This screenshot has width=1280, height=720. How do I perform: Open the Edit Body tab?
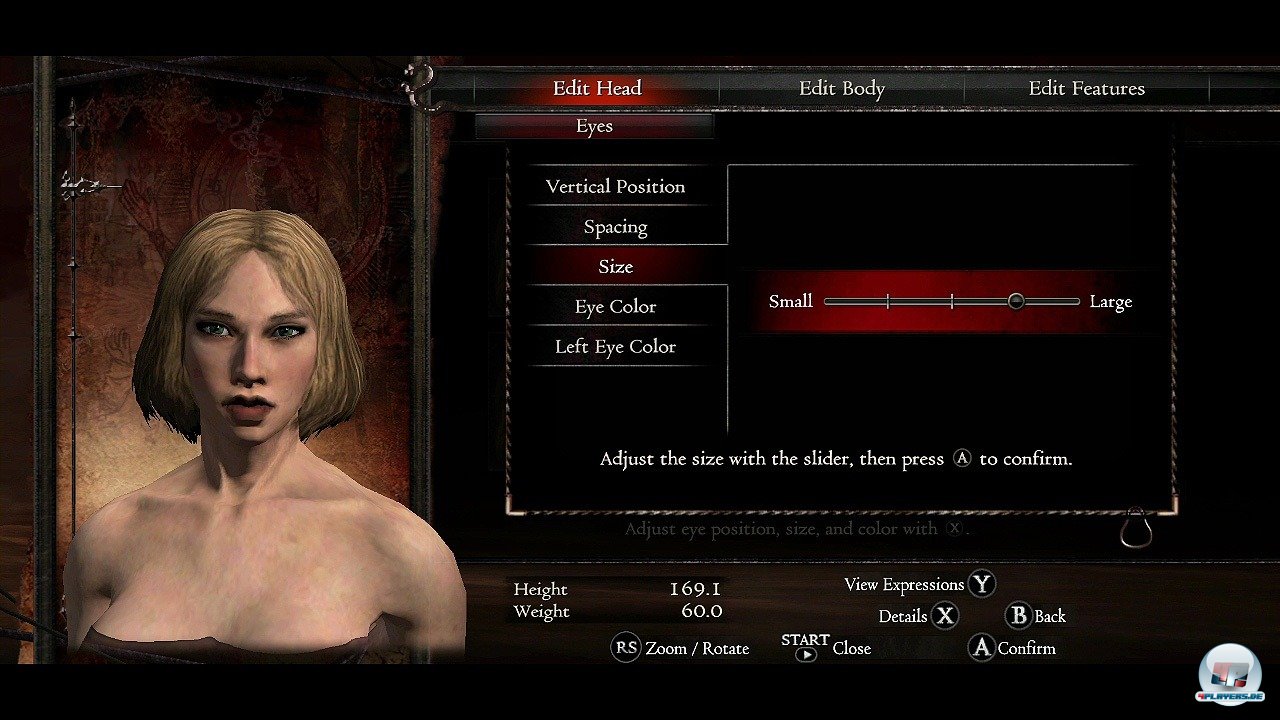tap(841, 88)
